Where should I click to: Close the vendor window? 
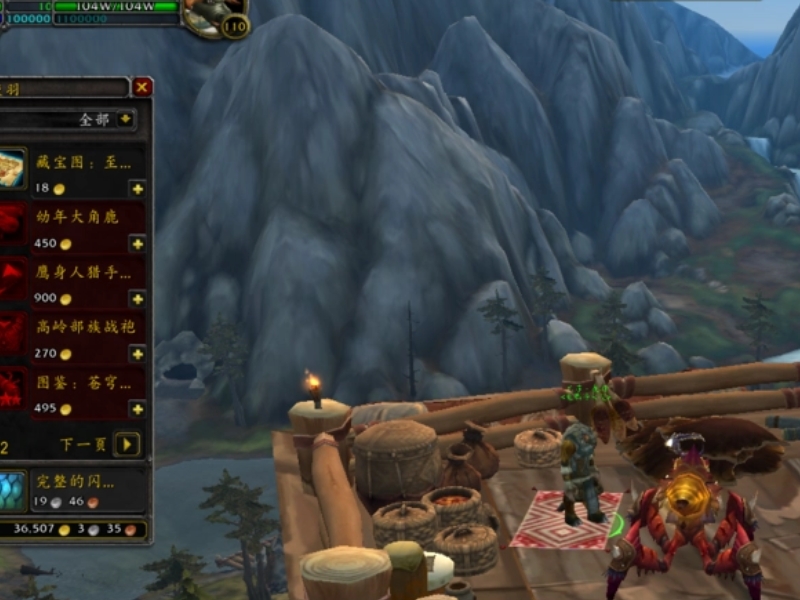143,87
